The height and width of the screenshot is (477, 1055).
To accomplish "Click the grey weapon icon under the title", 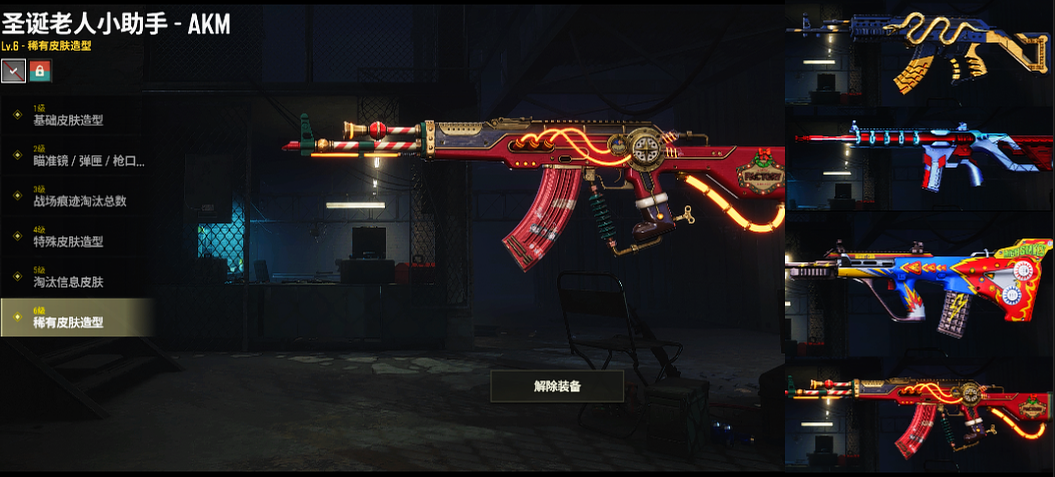I will click(x=14, y=71).
